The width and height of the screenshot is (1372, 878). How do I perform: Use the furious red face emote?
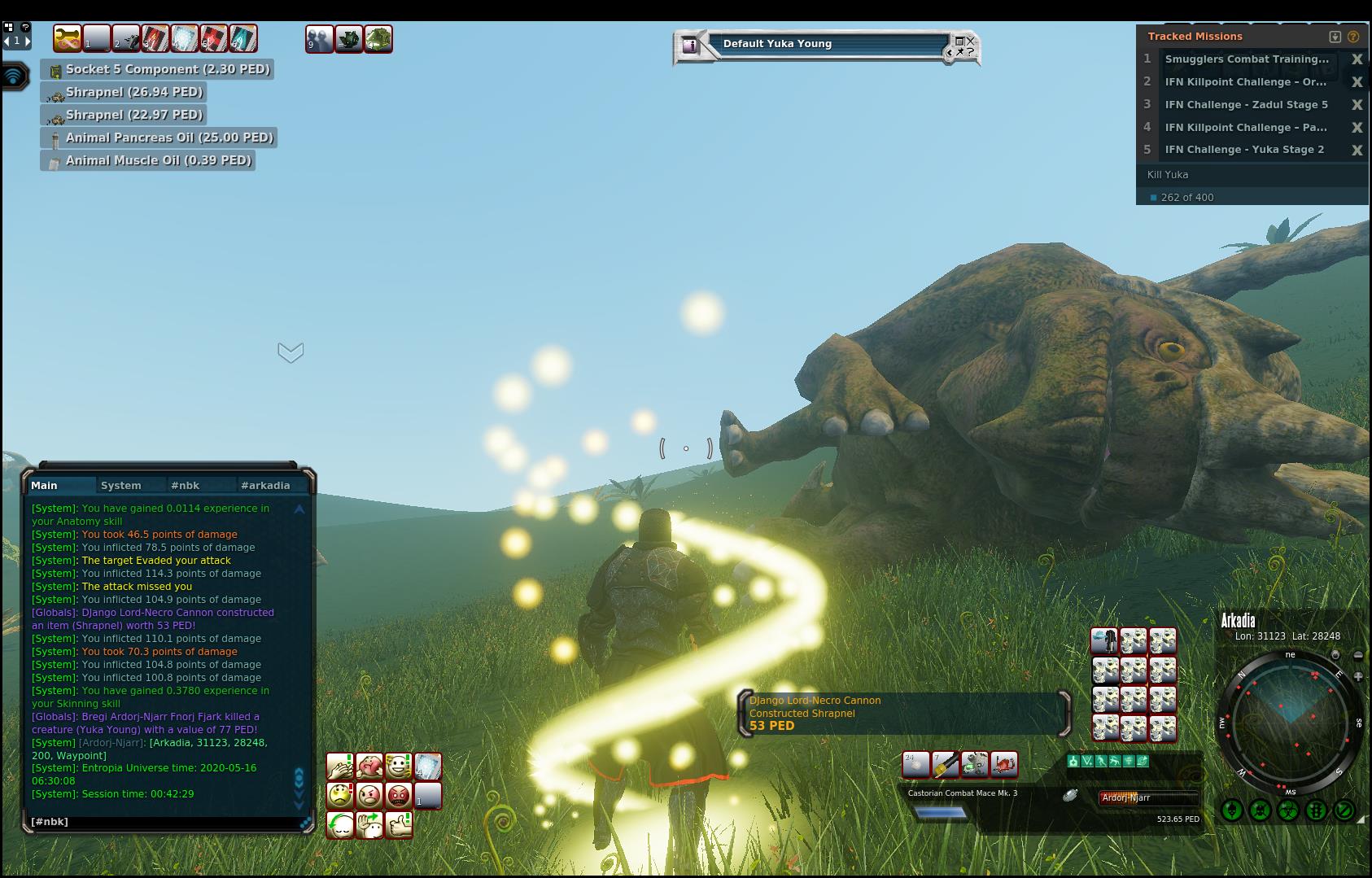(x=399, y=795)
